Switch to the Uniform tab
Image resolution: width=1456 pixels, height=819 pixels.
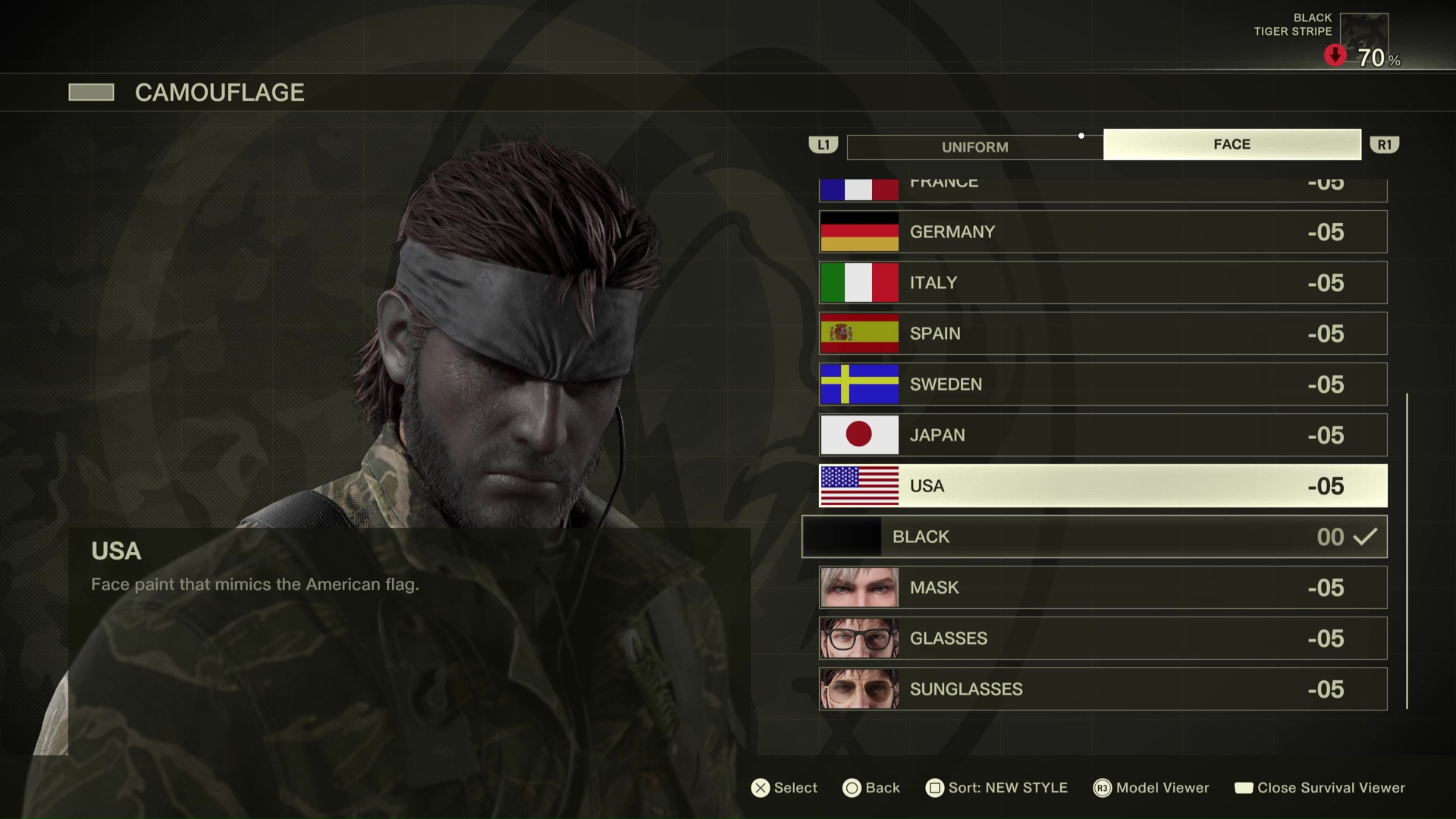pos(974,147)
